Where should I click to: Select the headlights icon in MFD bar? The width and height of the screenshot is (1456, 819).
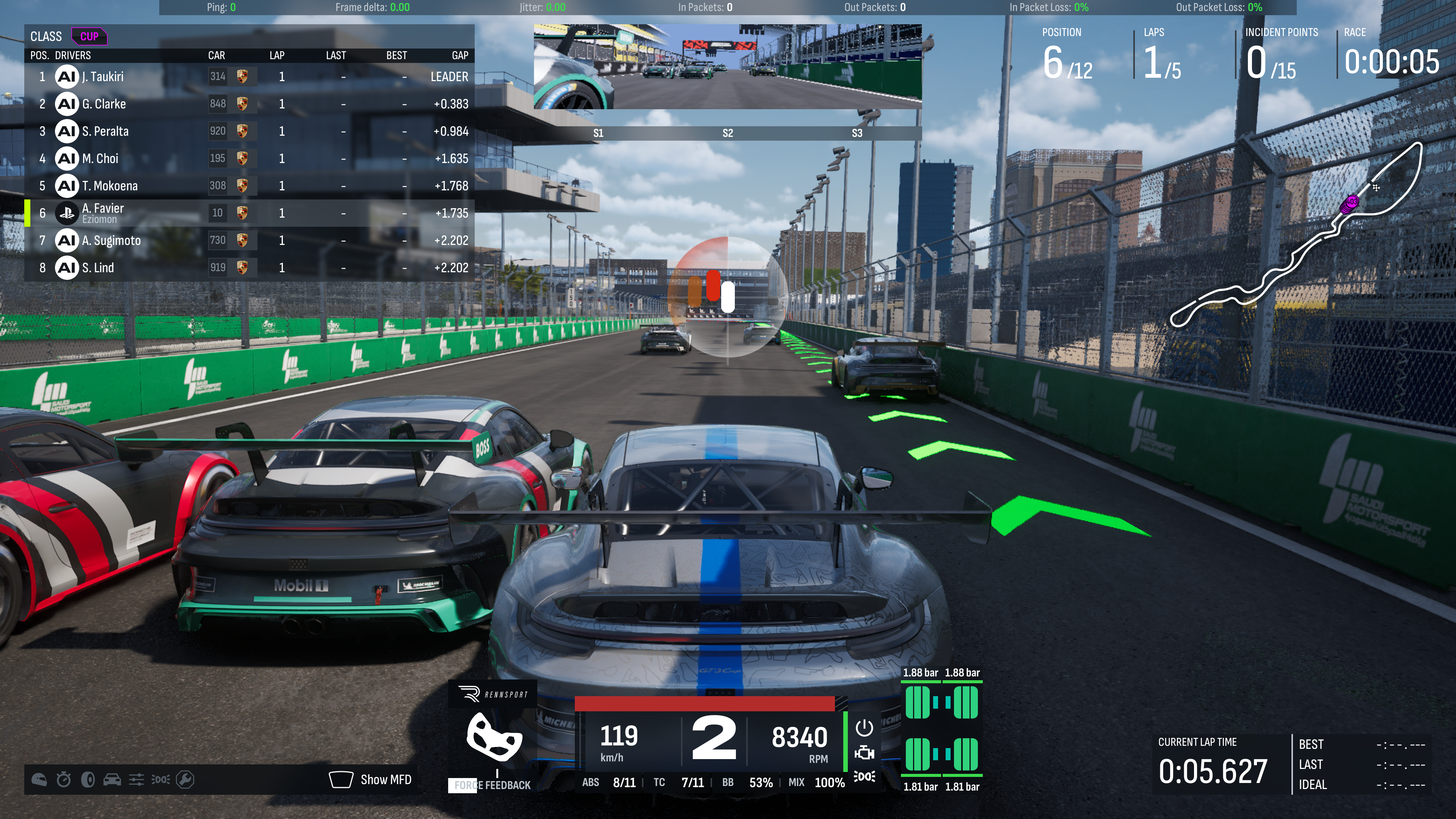pos(160,780)
